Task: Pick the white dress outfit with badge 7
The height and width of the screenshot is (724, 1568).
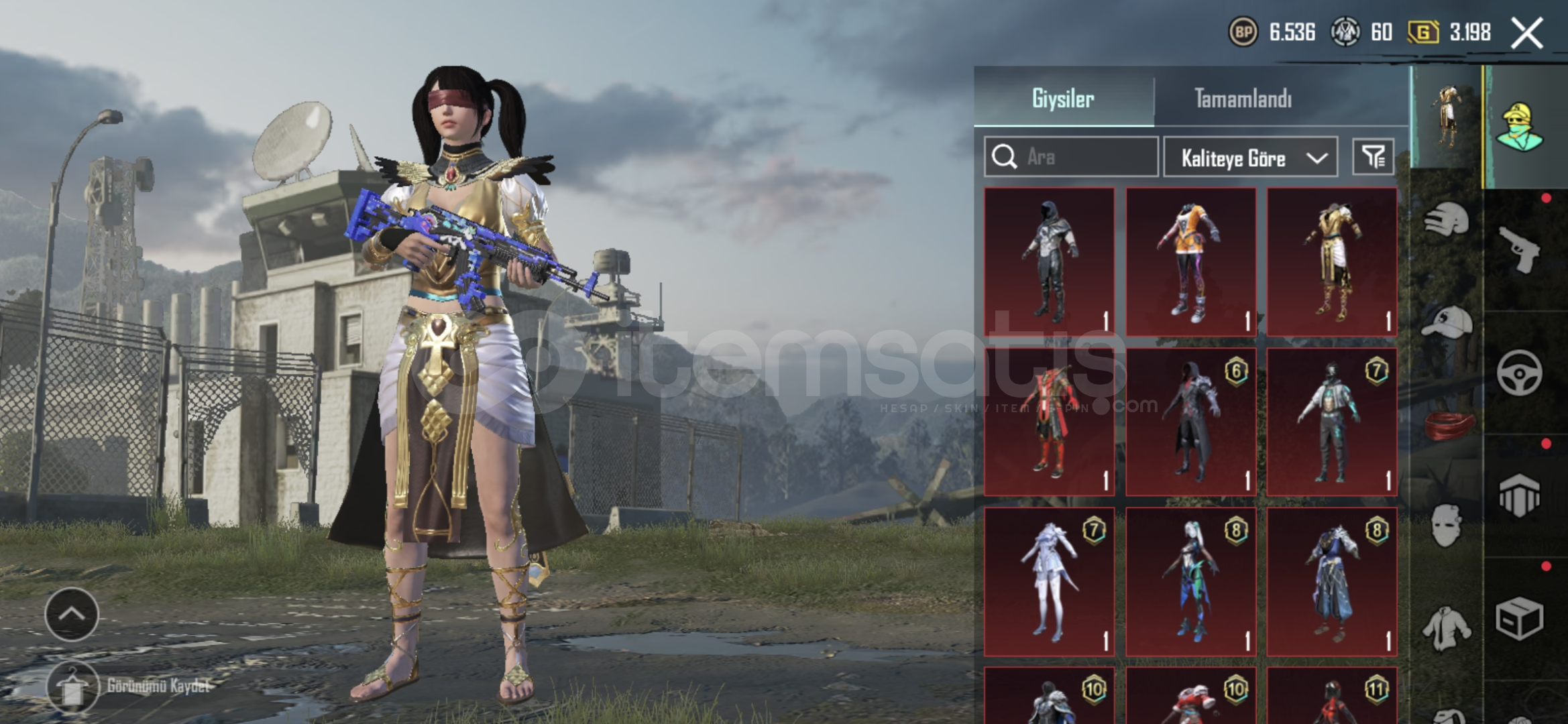Action: pos(1050,581)
